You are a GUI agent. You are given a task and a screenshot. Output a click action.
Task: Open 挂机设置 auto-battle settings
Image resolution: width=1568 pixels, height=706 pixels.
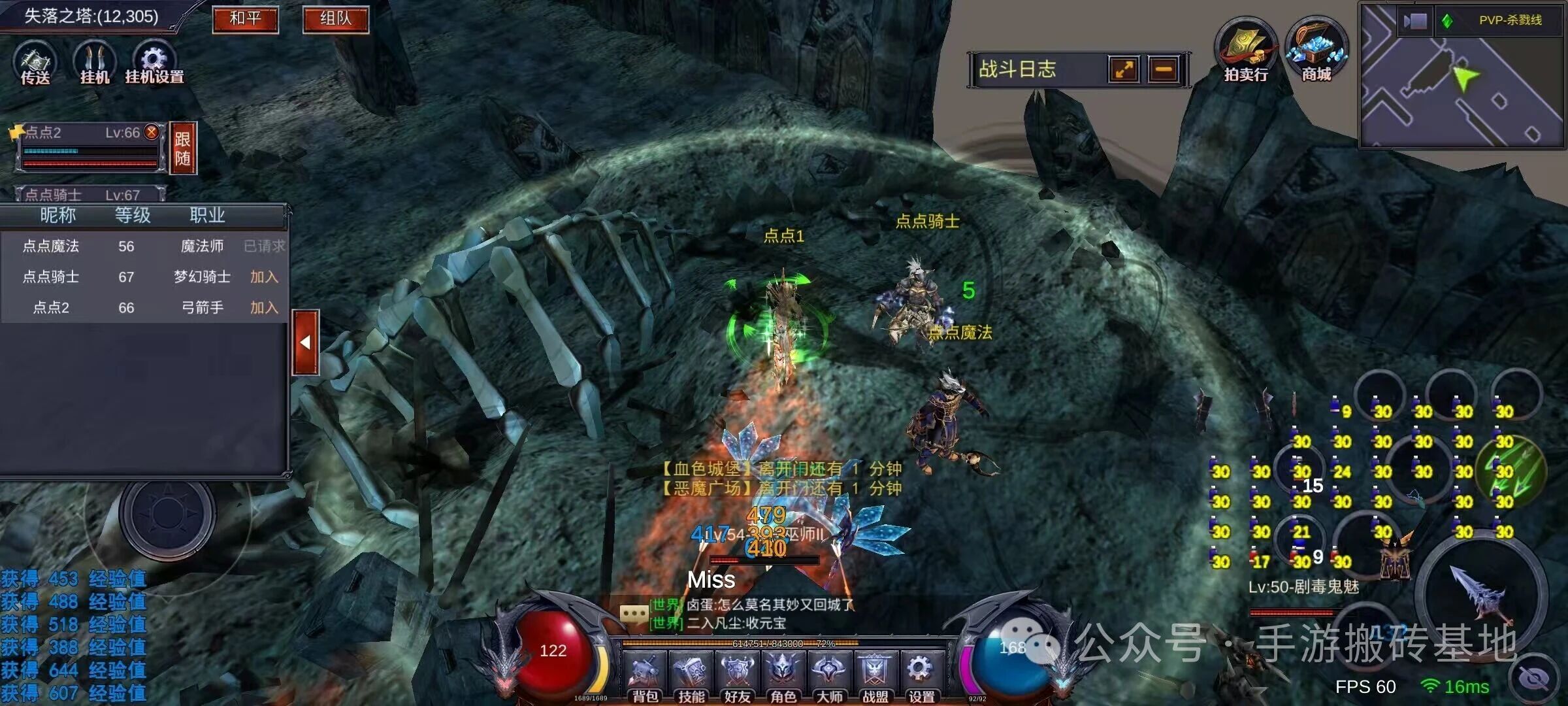pos(154,63)
